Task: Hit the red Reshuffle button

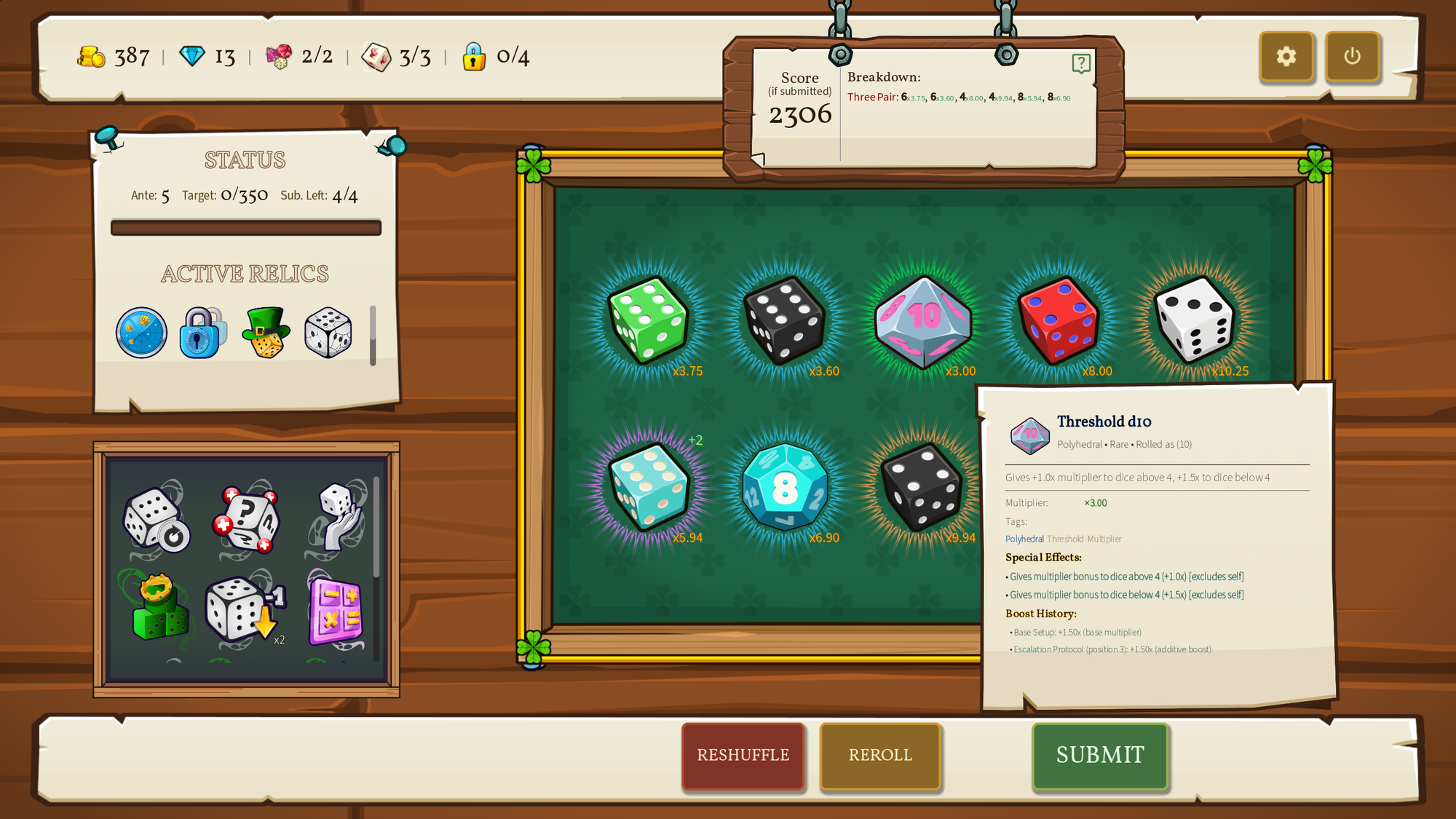Action: 743,755
